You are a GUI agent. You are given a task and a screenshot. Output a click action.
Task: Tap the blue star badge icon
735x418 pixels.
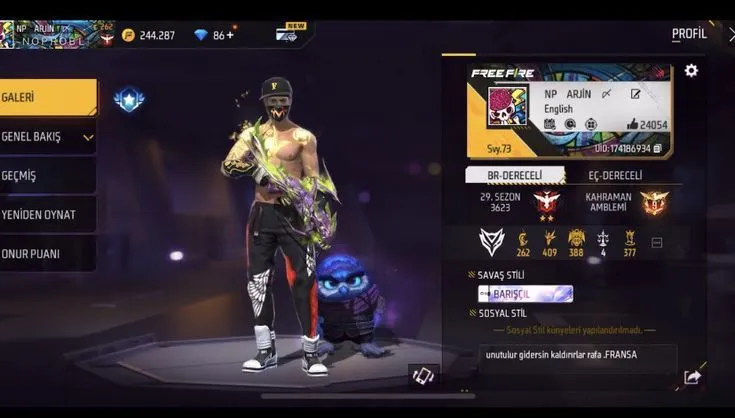(129, 99)
